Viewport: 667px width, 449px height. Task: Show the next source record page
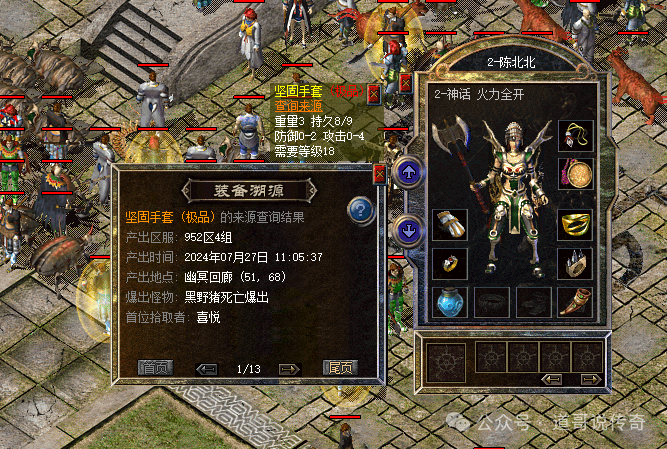(287, 368)
